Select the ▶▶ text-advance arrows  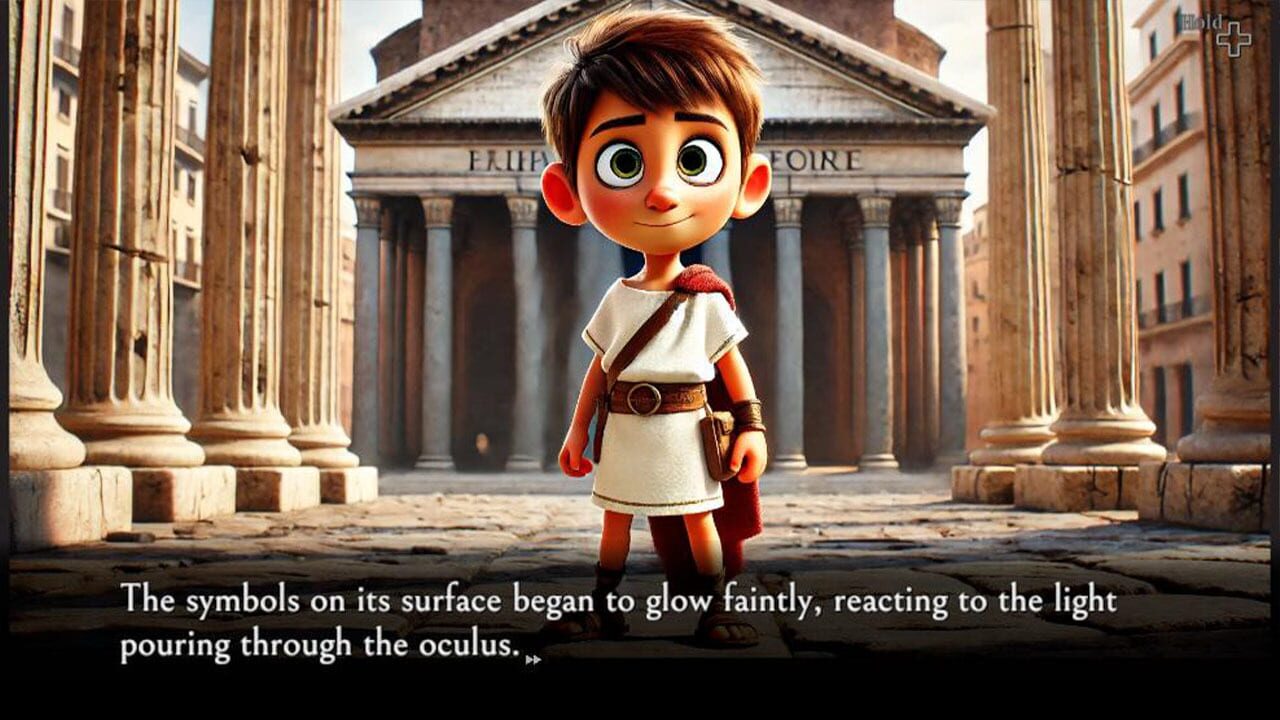[533, 660]
